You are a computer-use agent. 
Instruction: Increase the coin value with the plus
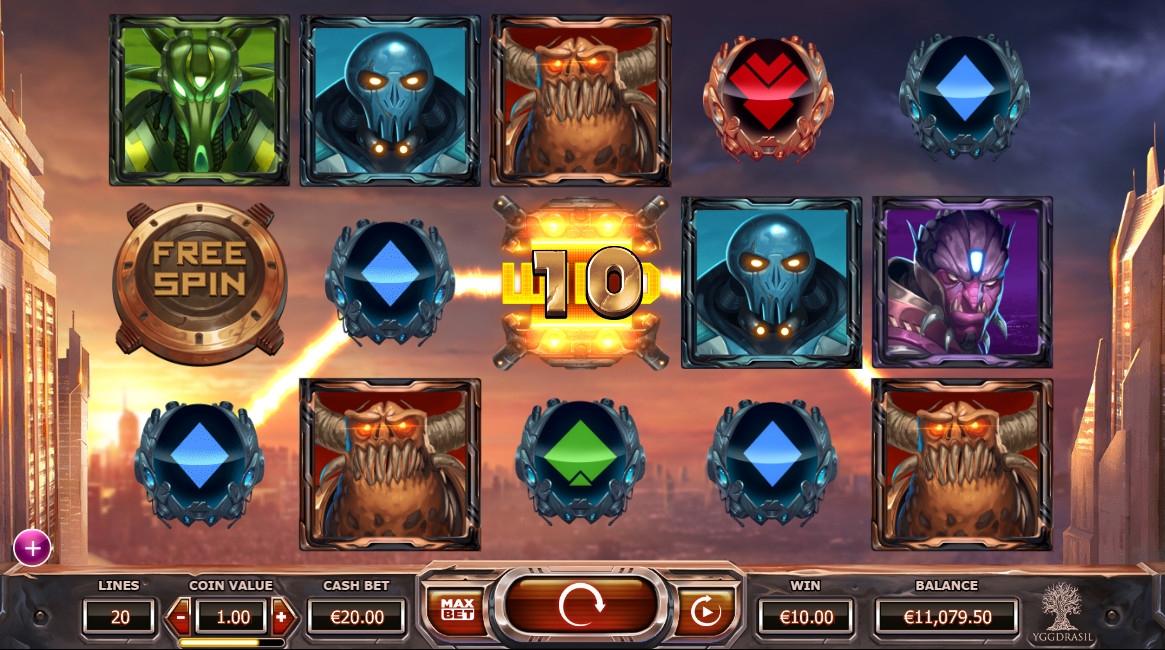pyautogui.click(x=281, y=617)
